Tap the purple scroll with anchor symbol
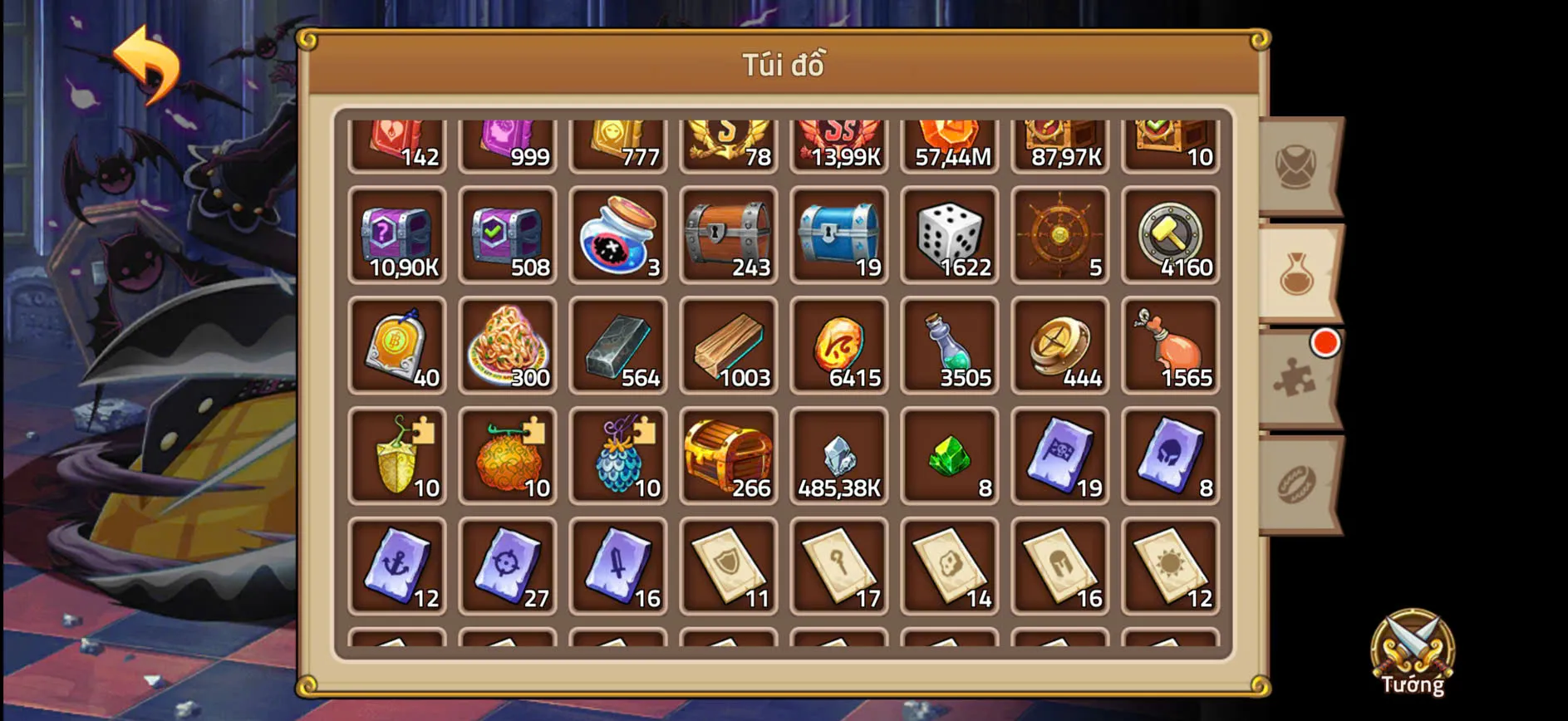 coord(397,565)
